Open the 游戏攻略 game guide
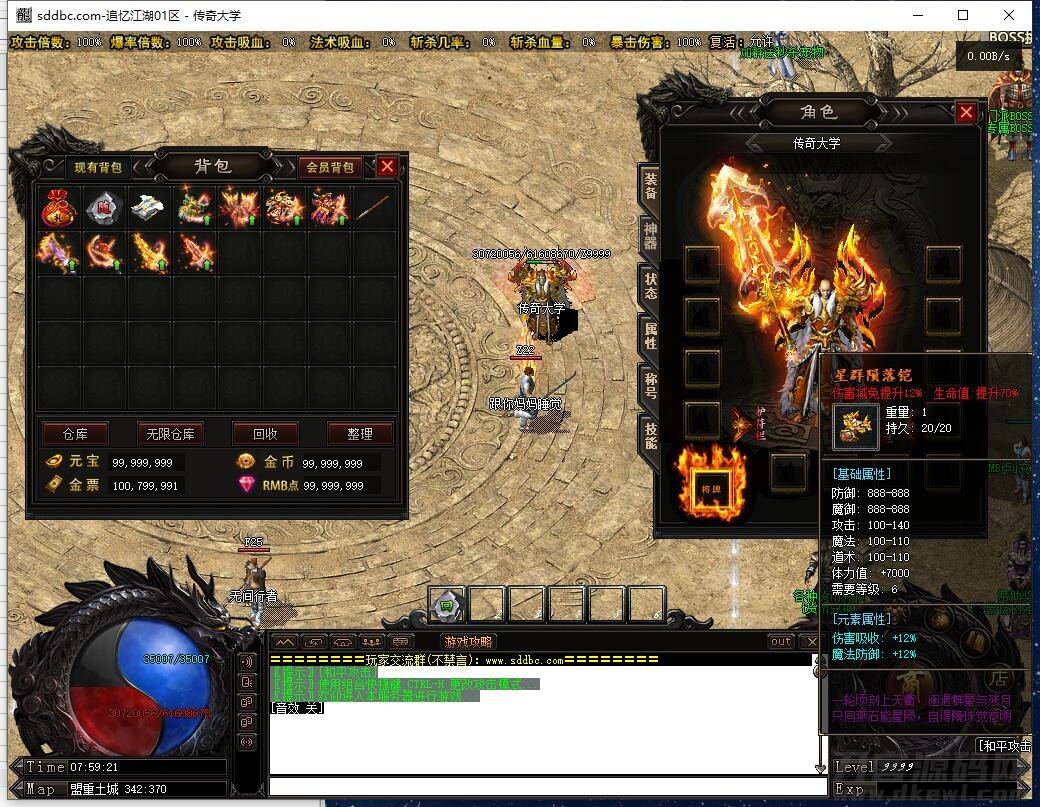This screenshot has height=807, width=1040. (468, 641)
